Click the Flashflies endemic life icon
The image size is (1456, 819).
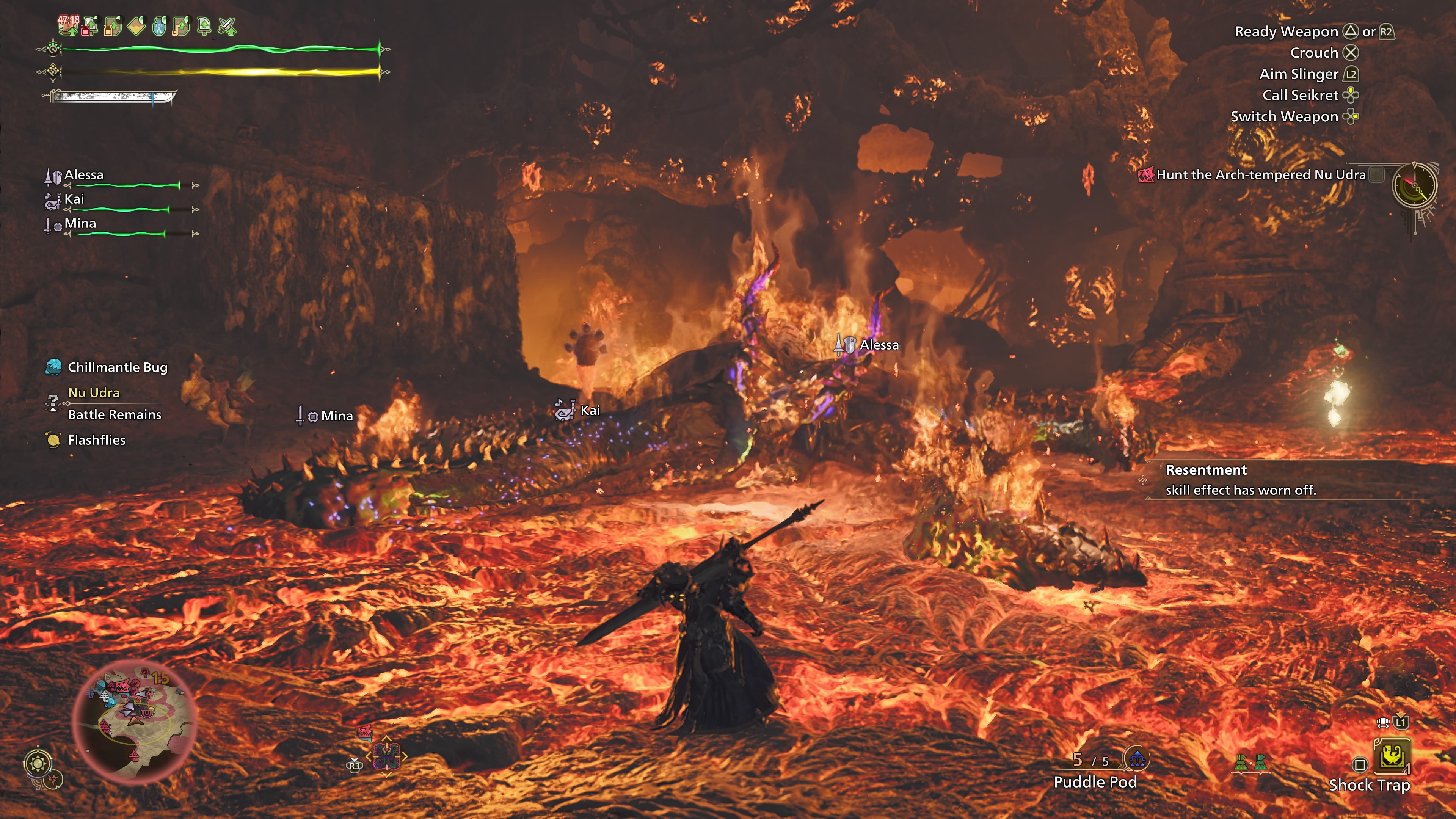point(54,440)
